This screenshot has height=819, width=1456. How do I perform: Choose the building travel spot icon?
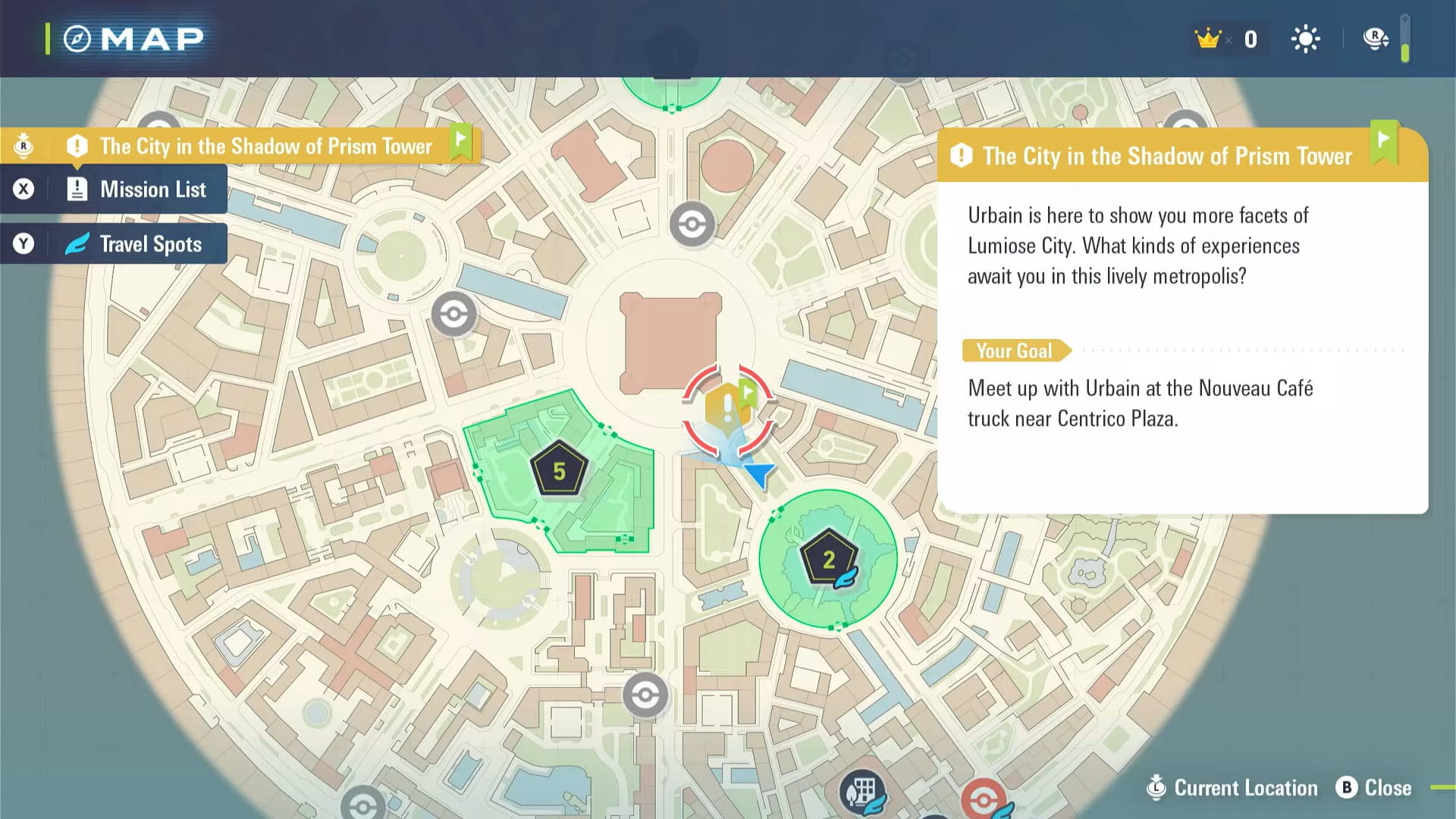(x=861, y=792)
